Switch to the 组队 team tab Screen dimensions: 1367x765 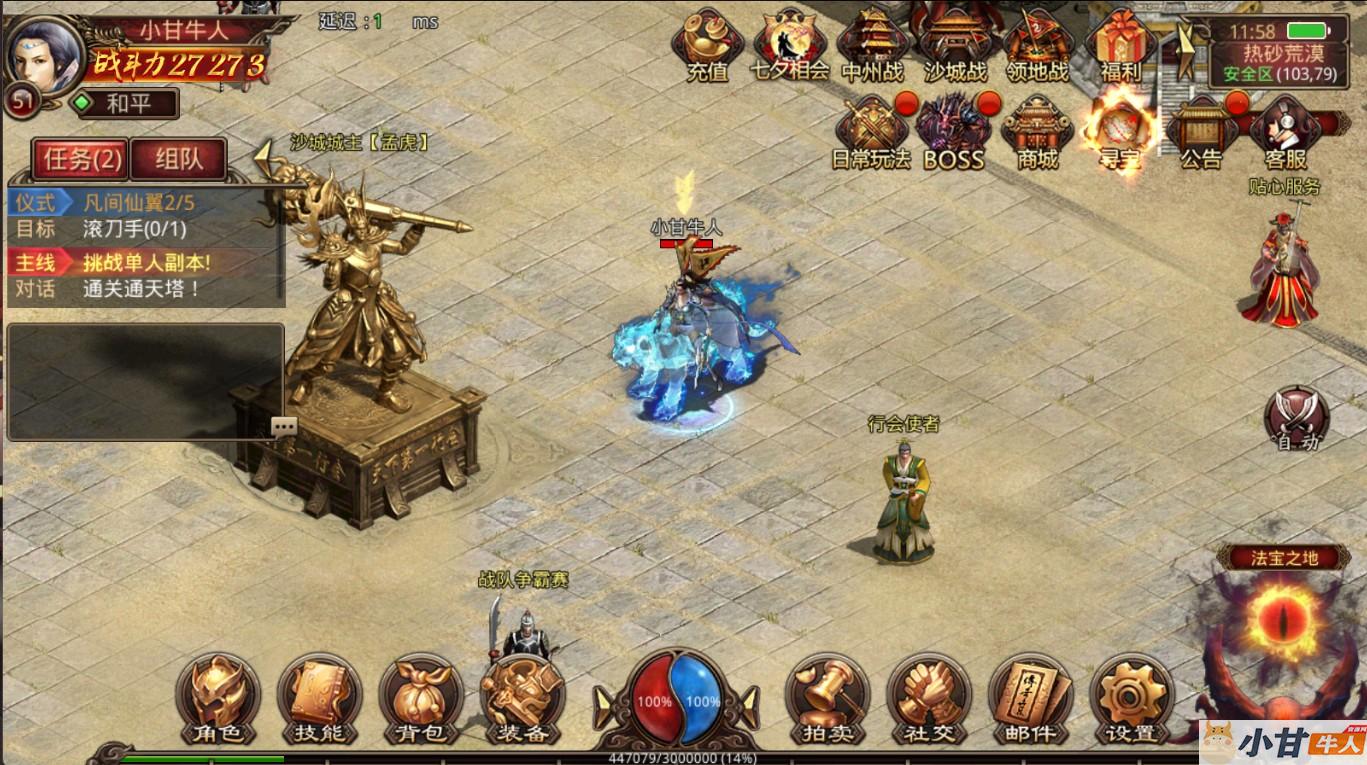178,159
